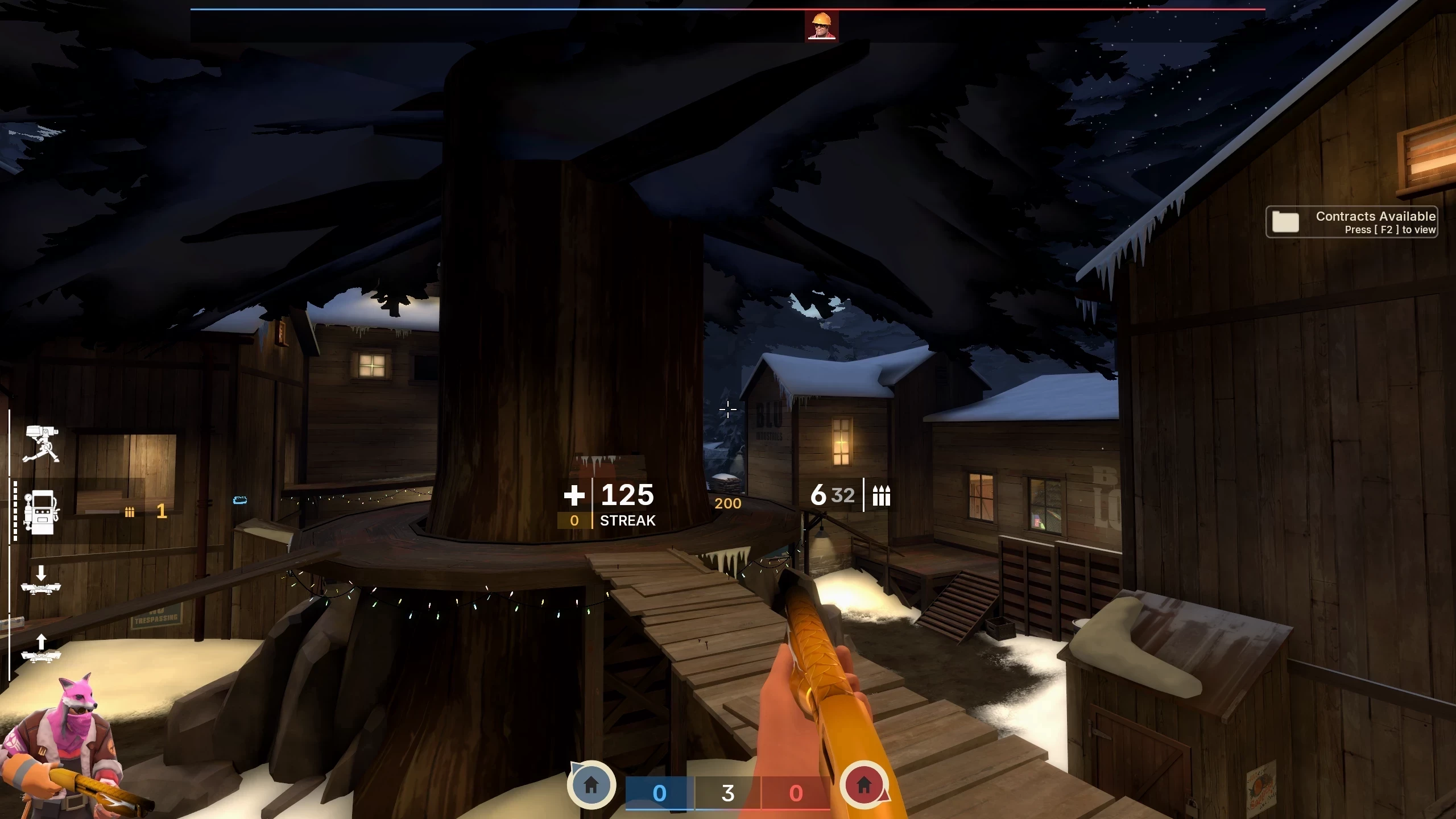Select the teleporter exit up-arrow icon

click(x=41, y=648)
